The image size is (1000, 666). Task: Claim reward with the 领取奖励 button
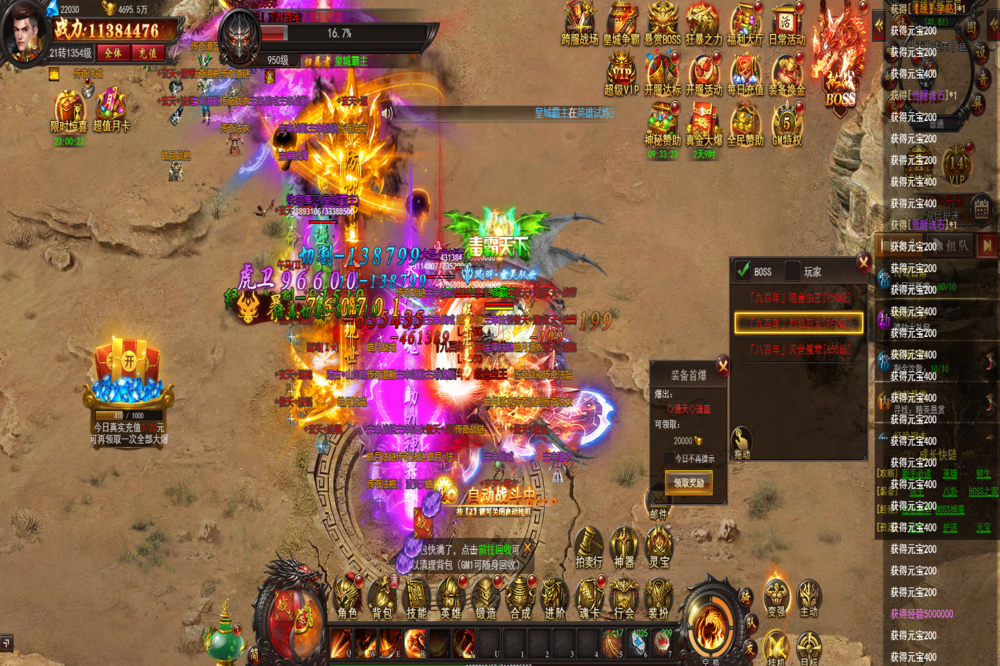pyautogui.click(x=688, y=482)
